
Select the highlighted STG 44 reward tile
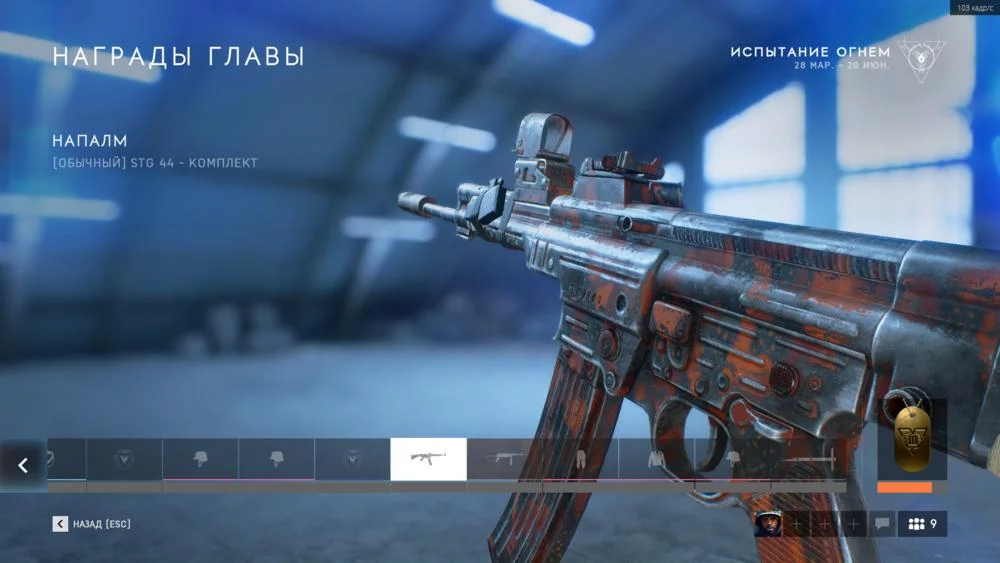pyautogui.click(x=428, y=459)
